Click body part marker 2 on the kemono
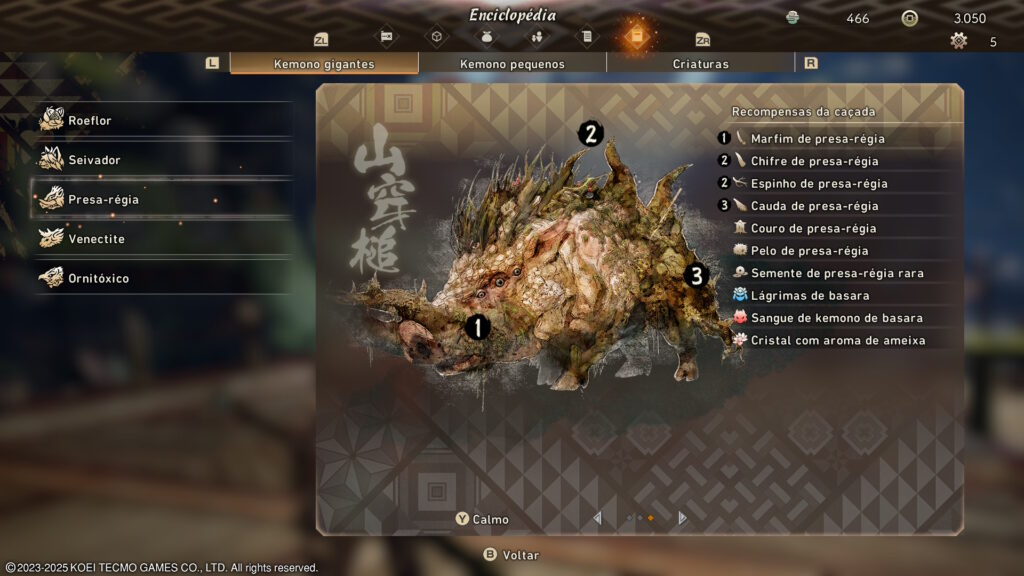Screen dimensions: 1024x576 pyautogui.click(x=591, y=133)
